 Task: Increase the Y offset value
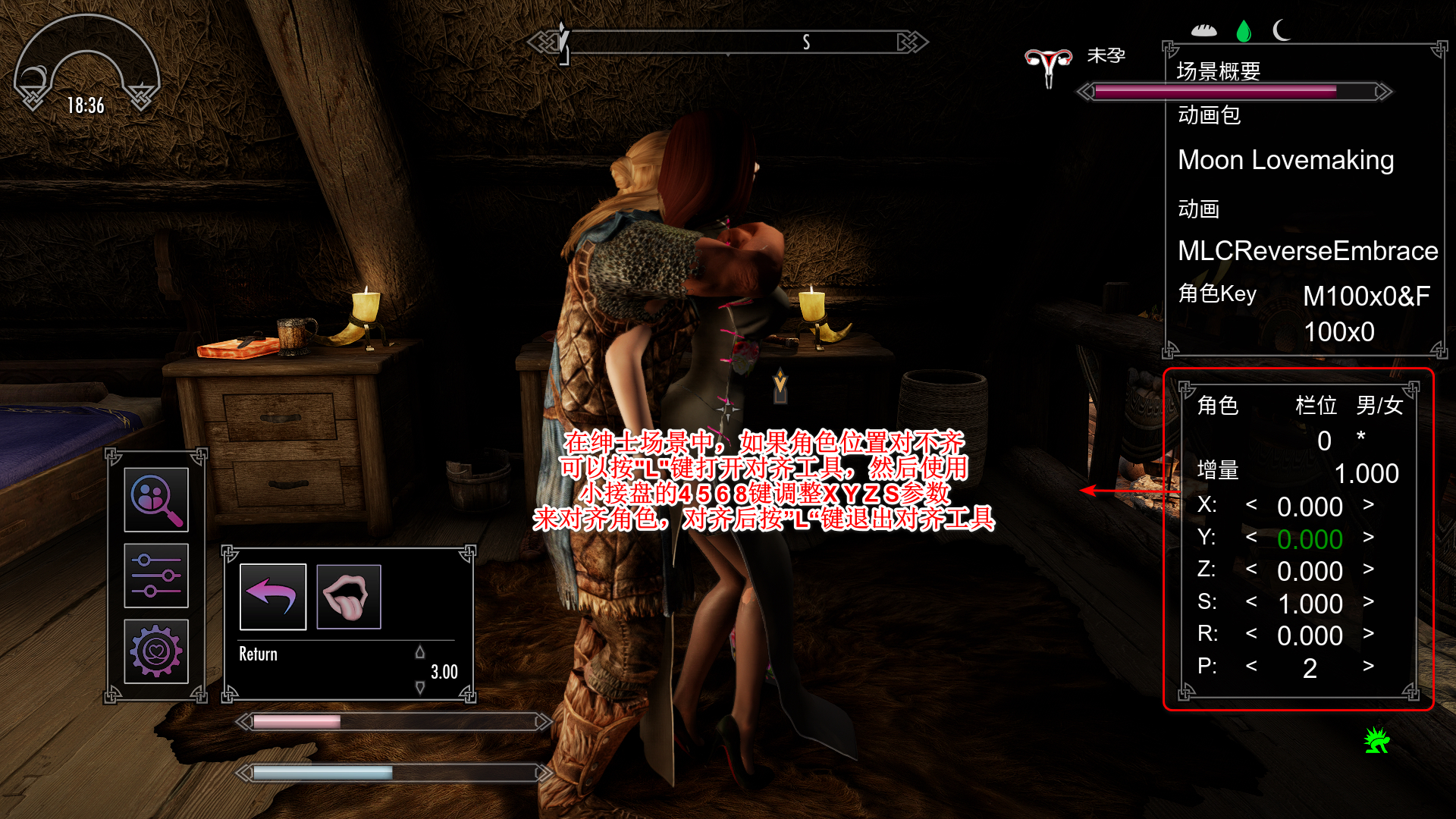(1368, 538)
